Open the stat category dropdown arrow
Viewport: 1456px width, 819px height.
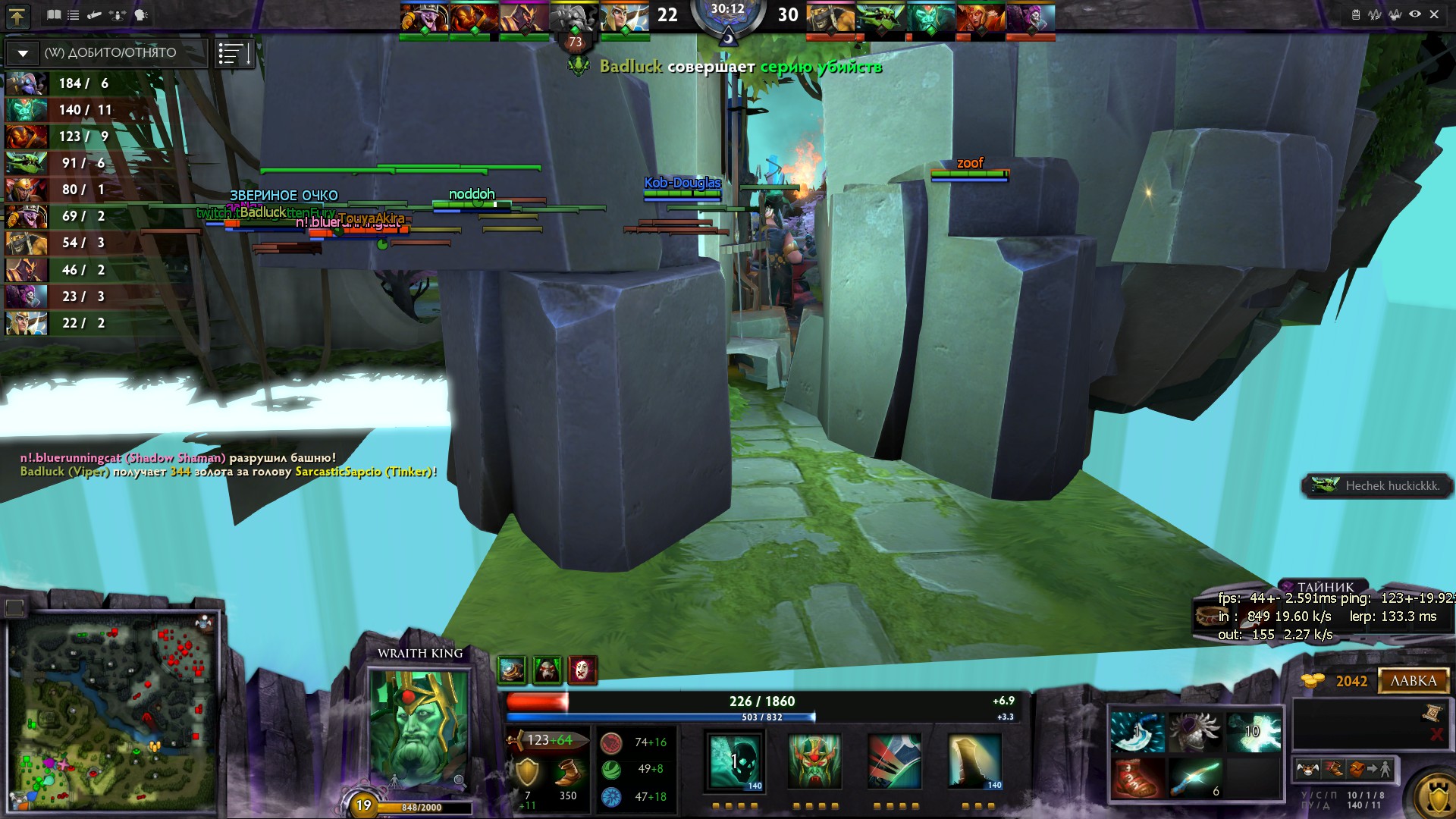(23, 53)
